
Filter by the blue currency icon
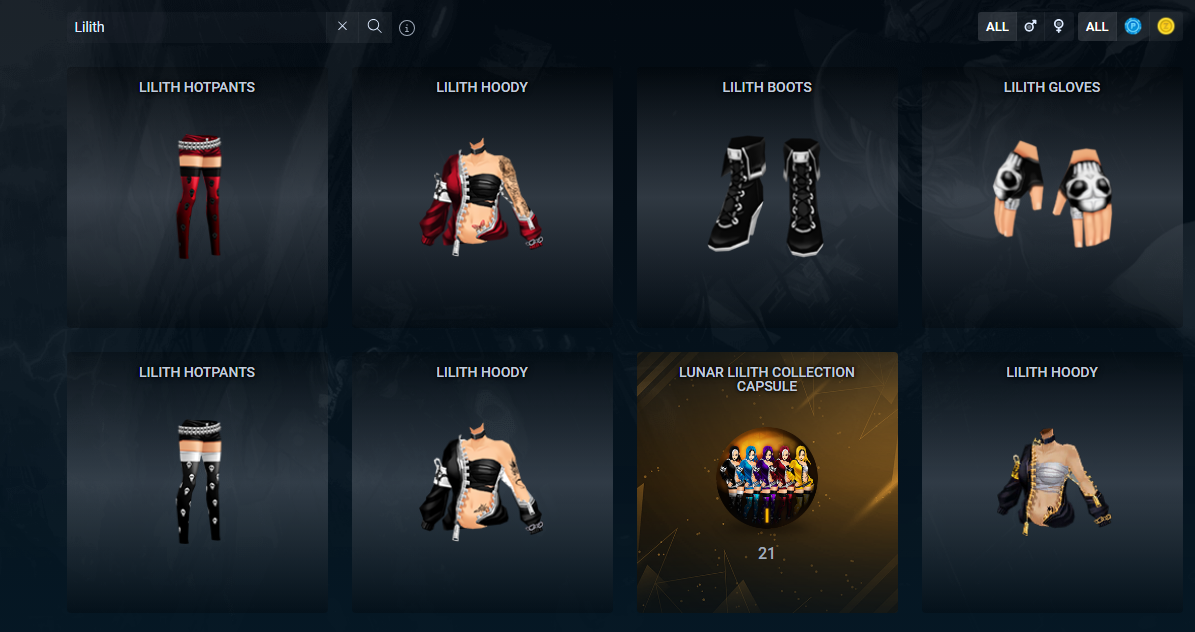click(1133, 27)
